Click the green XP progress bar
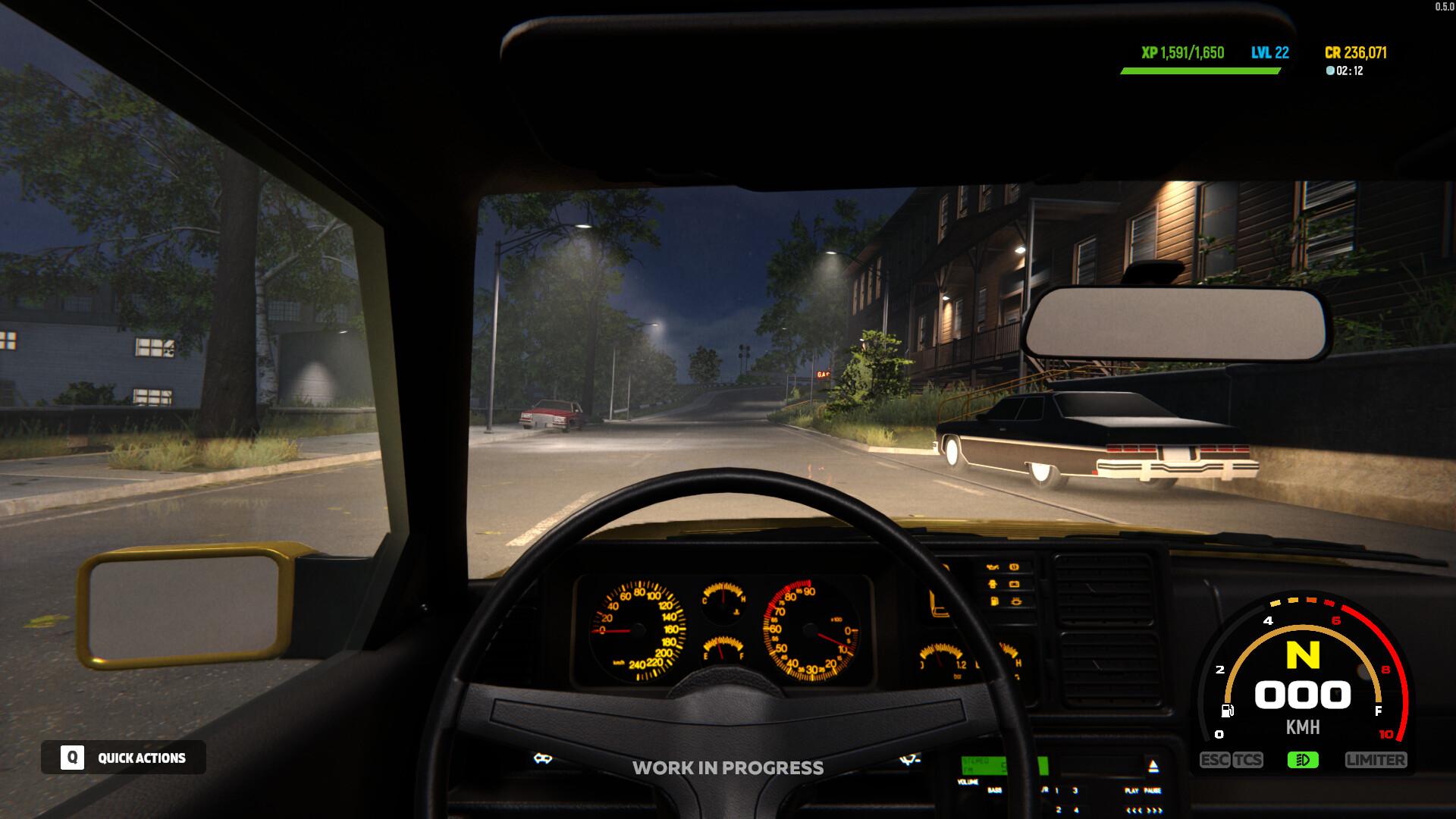This screenshot has width=1456, height=819. click(x=1198, y=72)
